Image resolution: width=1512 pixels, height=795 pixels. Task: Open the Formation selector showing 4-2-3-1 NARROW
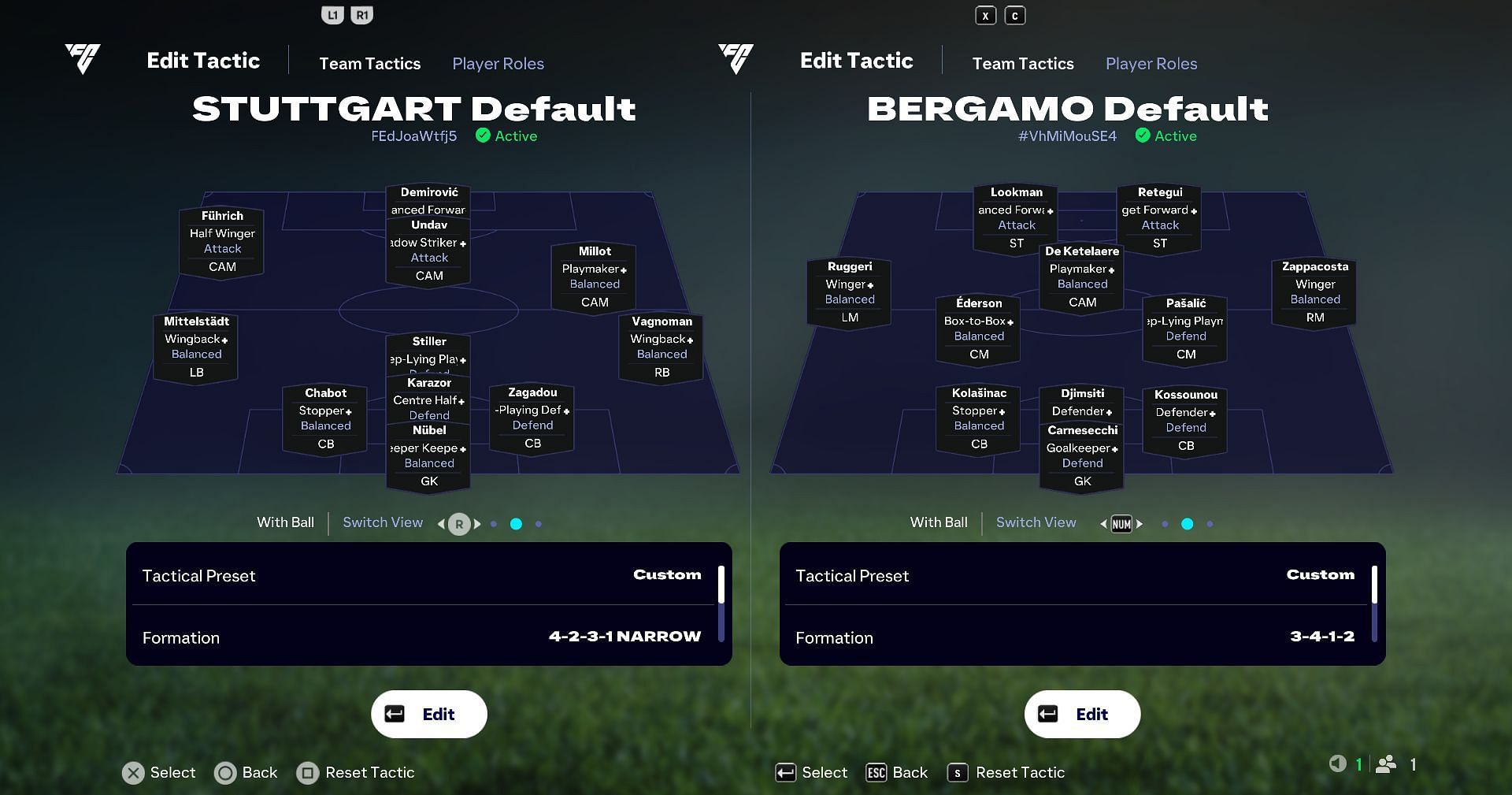pos(428,637)
